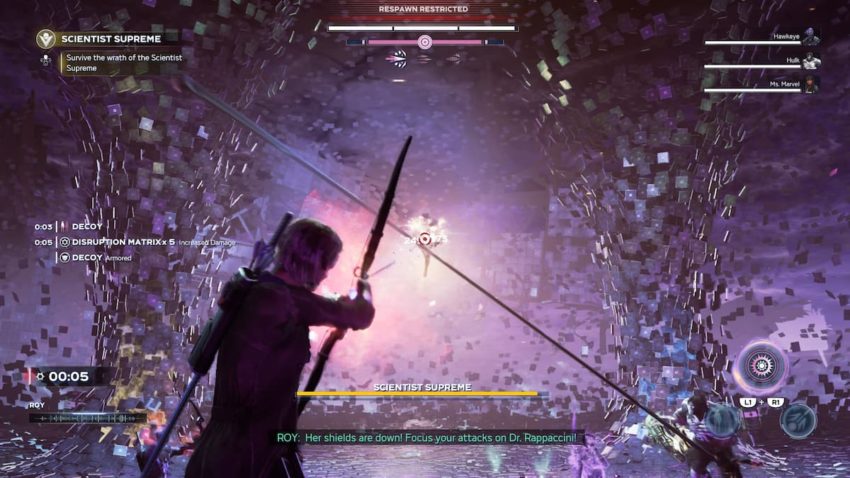
Task: Click the Decoy Armored status entry
Action: coord(96,258)
